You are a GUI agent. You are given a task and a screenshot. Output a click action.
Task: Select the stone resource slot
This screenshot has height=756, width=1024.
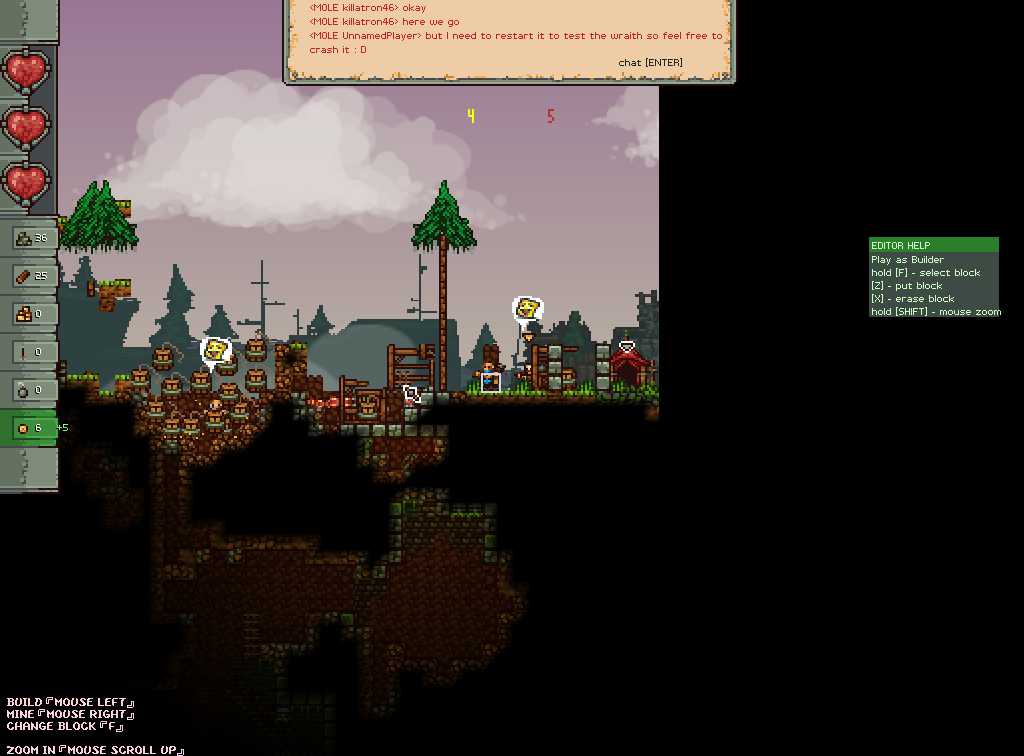click(30, 238)
